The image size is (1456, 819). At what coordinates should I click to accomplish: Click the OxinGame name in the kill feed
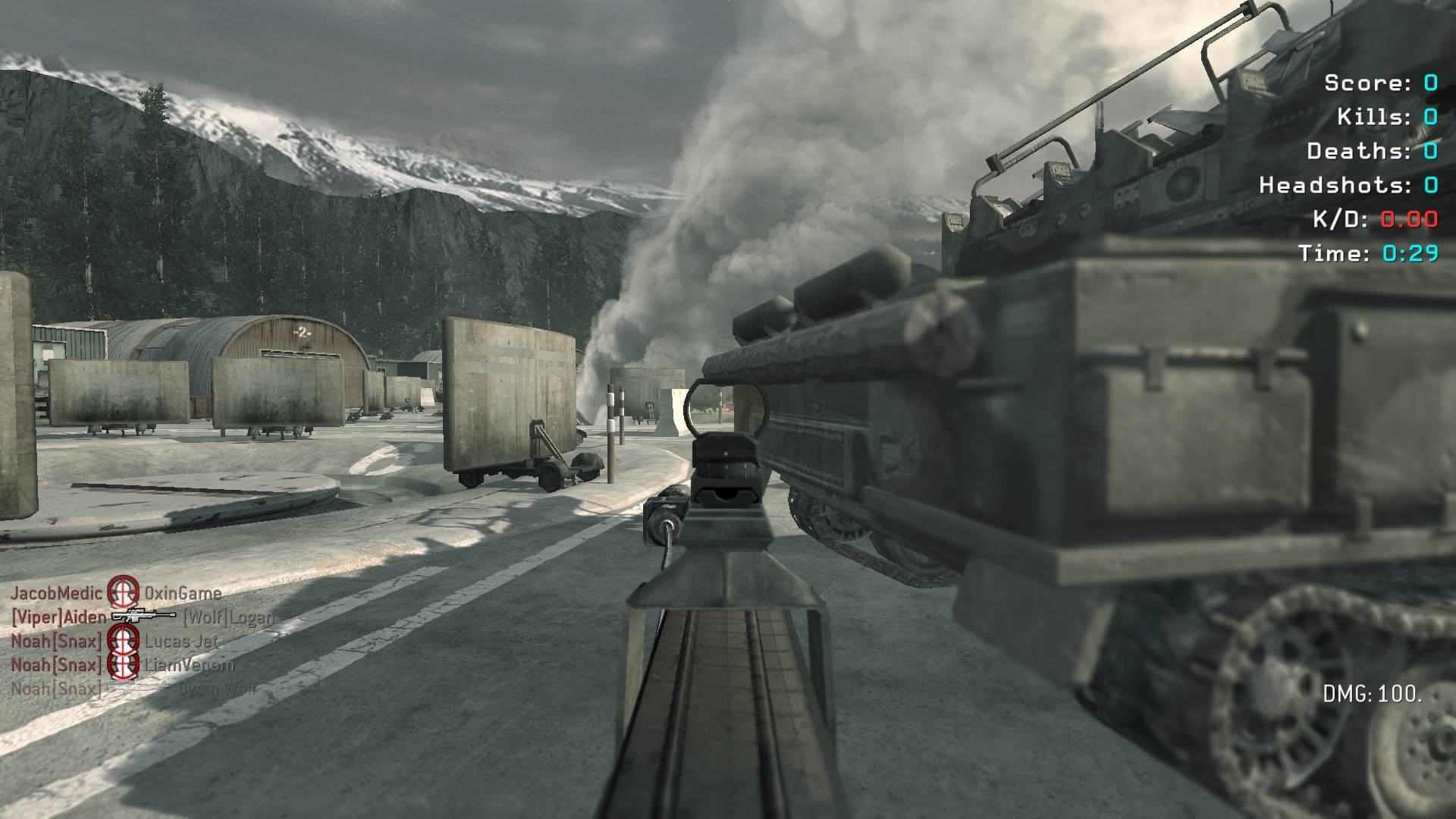click(x=183, y=593)
